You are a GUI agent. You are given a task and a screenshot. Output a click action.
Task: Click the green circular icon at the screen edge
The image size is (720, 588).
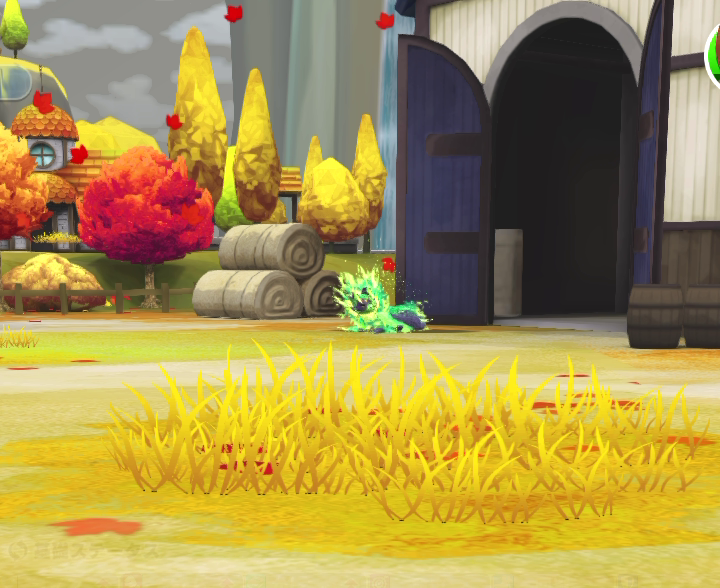point(714,55)
